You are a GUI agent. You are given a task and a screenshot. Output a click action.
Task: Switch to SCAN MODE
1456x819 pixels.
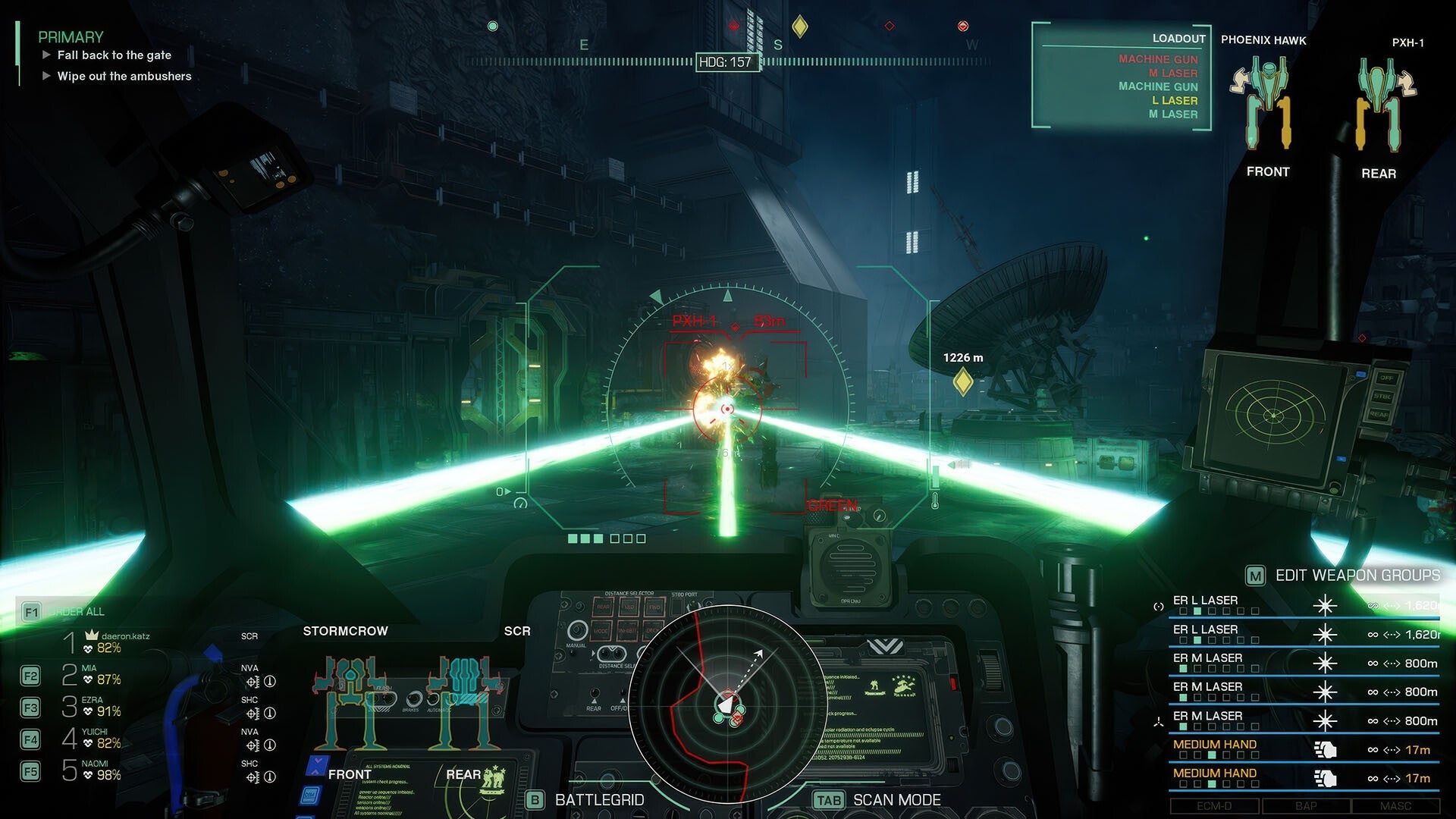click(827, 799)
